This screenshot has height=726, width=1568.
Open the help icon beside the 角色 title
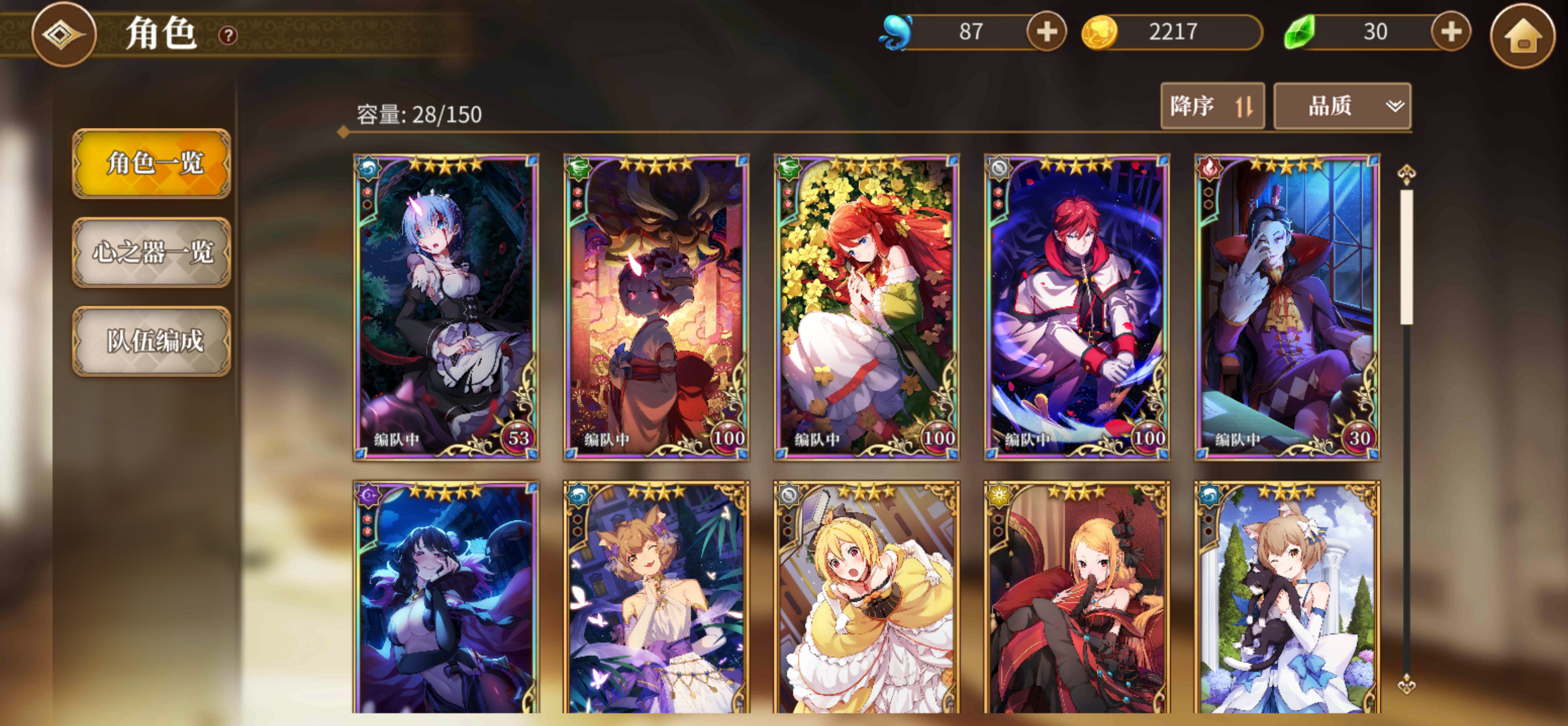click(x=228, y=36)
